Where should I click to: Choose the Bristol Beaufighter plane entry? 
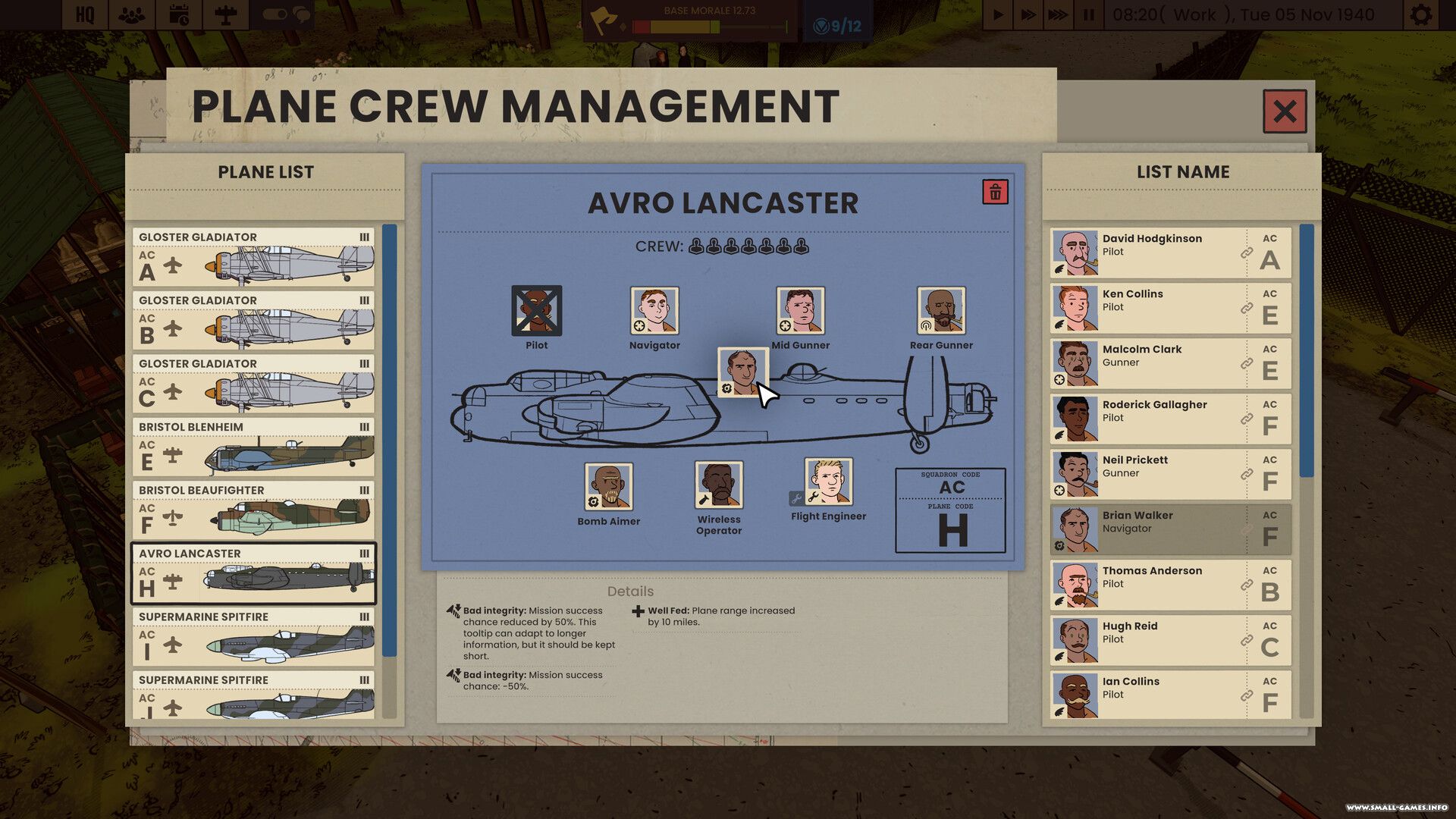pyautogui.click(x=253, y=510)
